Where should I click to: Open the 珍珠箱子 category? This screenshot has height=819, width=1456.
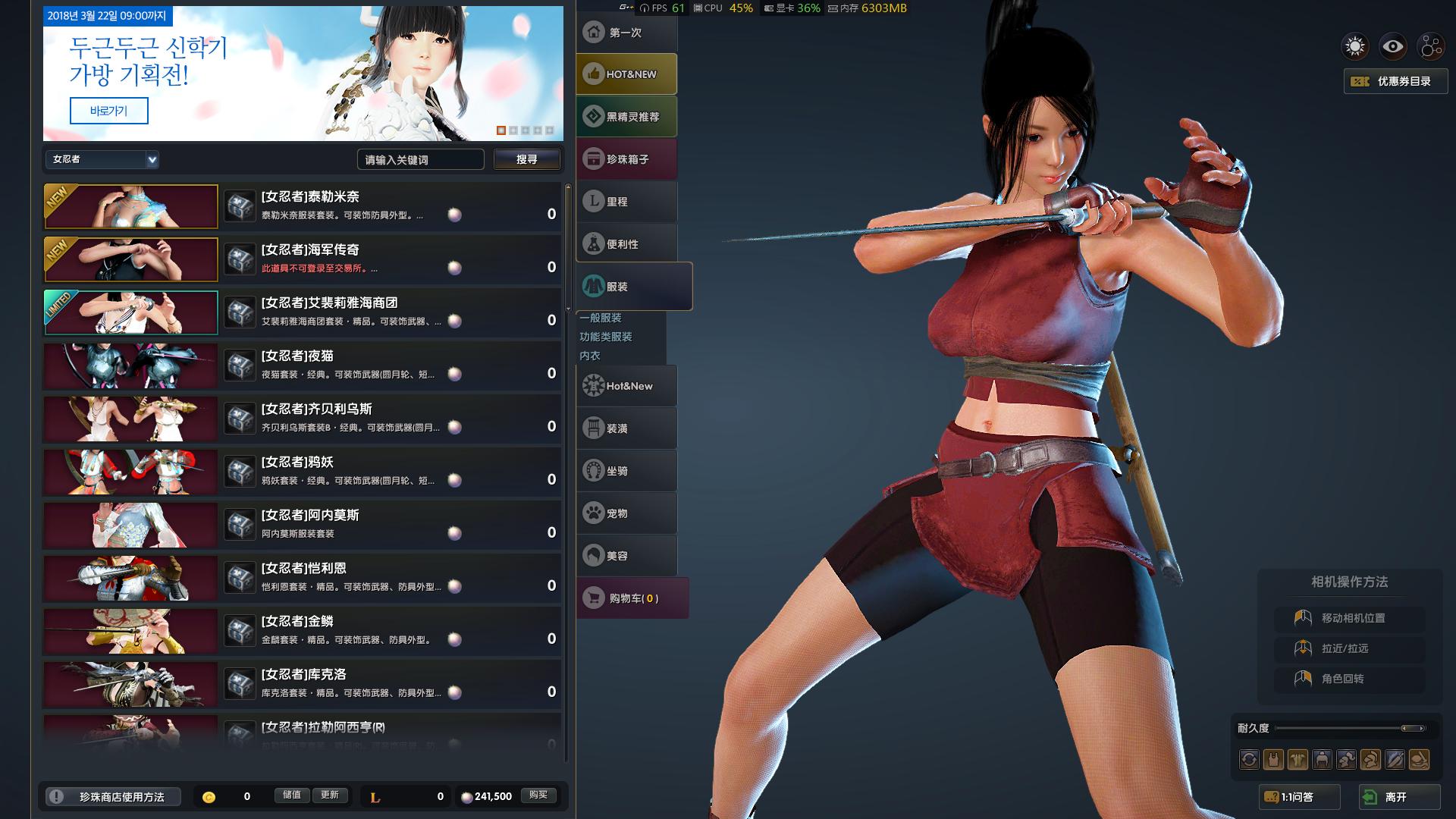(x=626, y=159)
